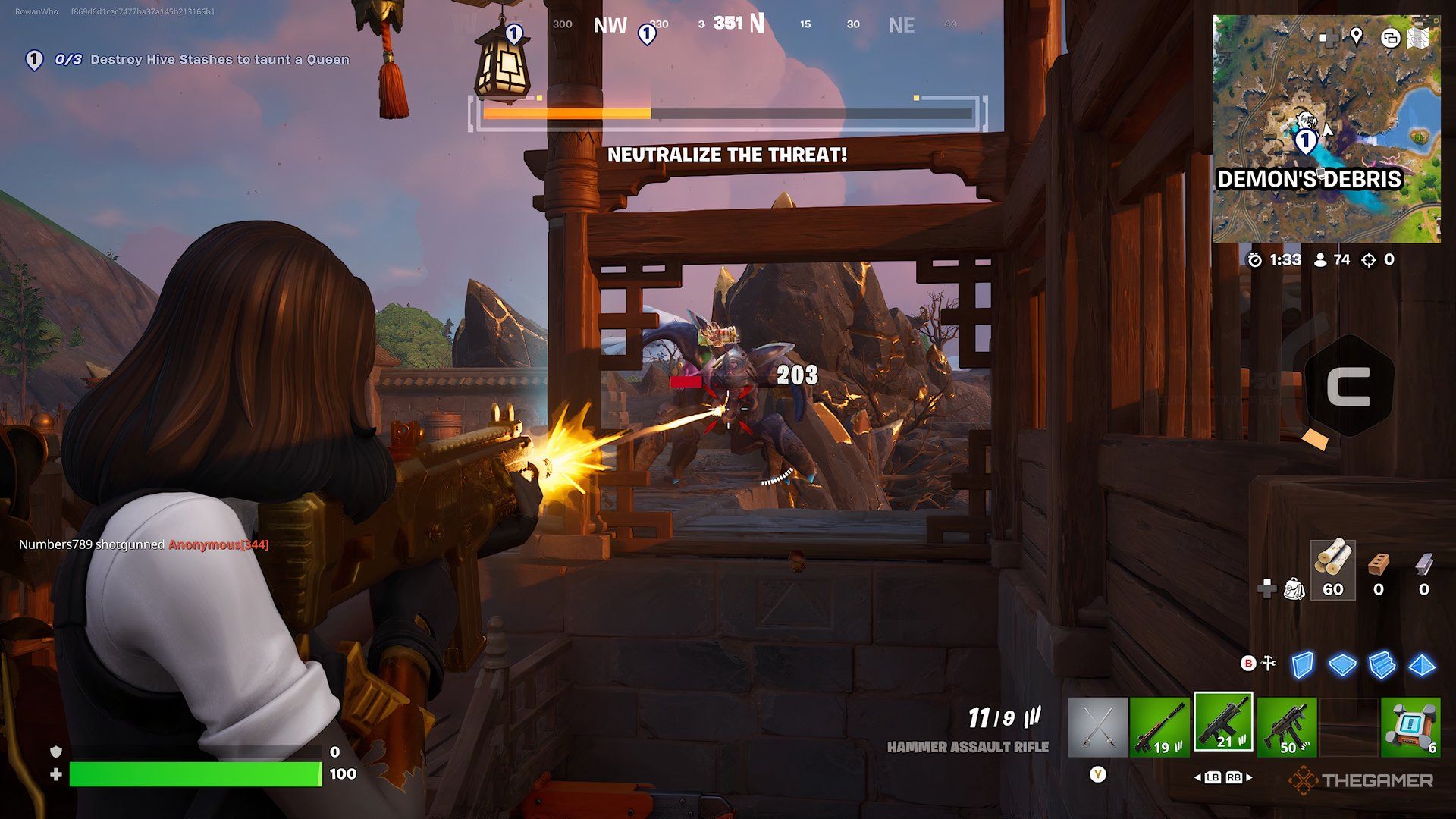The width and height of the screenshot is (1456, 819).
Task: Click the wood materials icon showing 60
Action: 1335,569
